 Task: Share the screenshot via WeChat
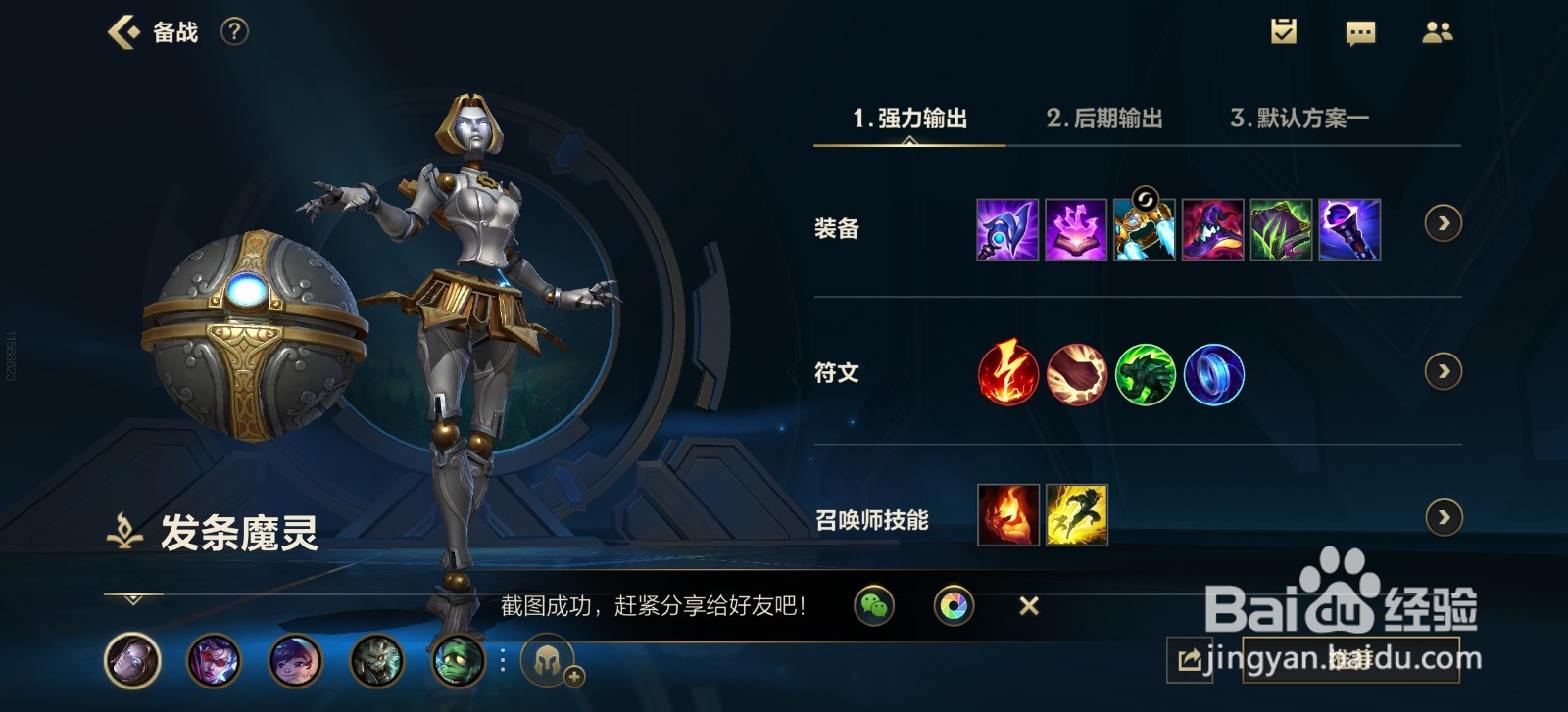click(x=875, y=606)
